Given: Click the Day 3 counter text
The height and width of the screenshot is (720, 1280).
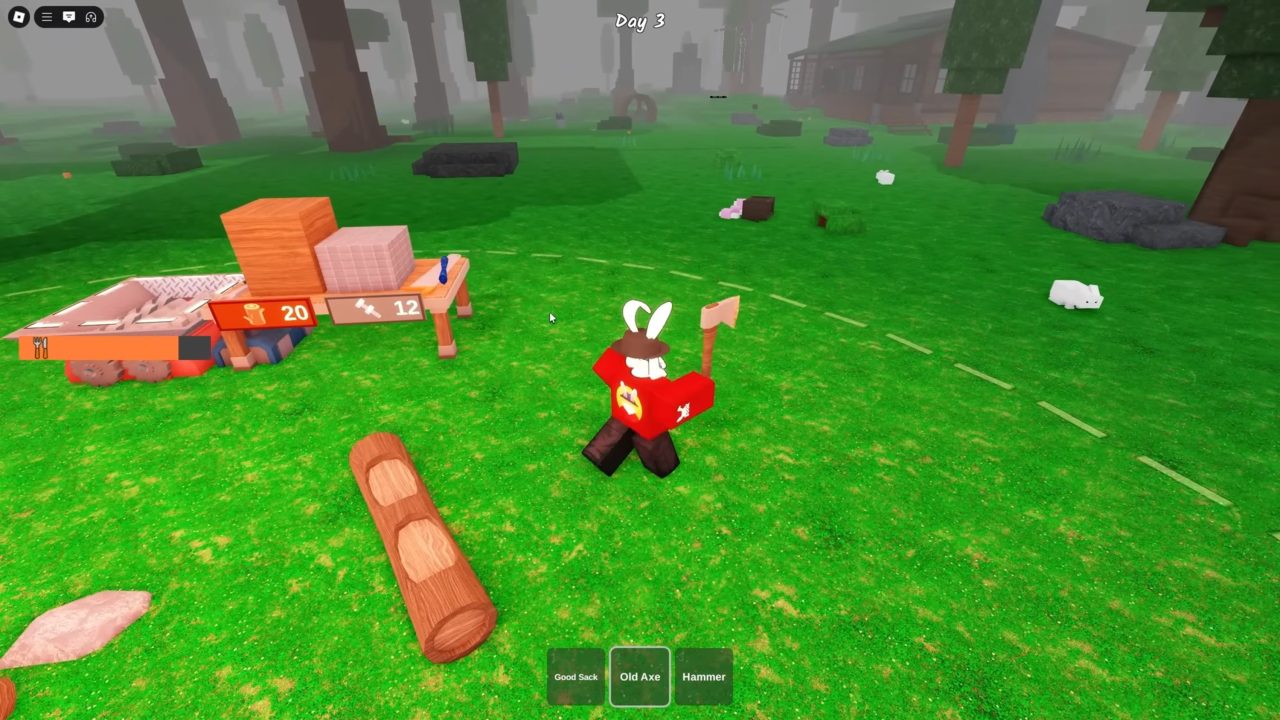Looking at the screenshot, I should pos(639,20).
